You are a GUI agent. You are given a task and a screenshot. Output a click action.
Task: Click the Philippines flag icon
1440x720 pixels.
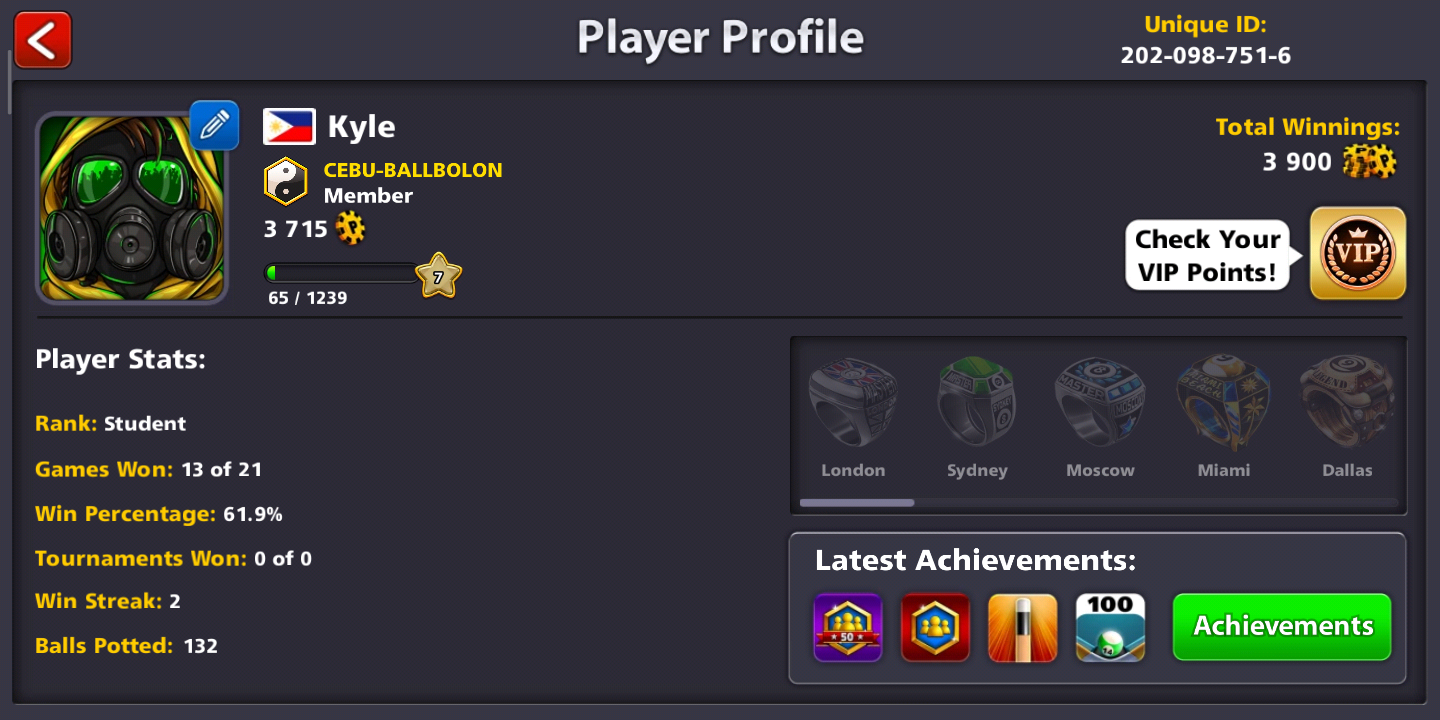(289, 127)
